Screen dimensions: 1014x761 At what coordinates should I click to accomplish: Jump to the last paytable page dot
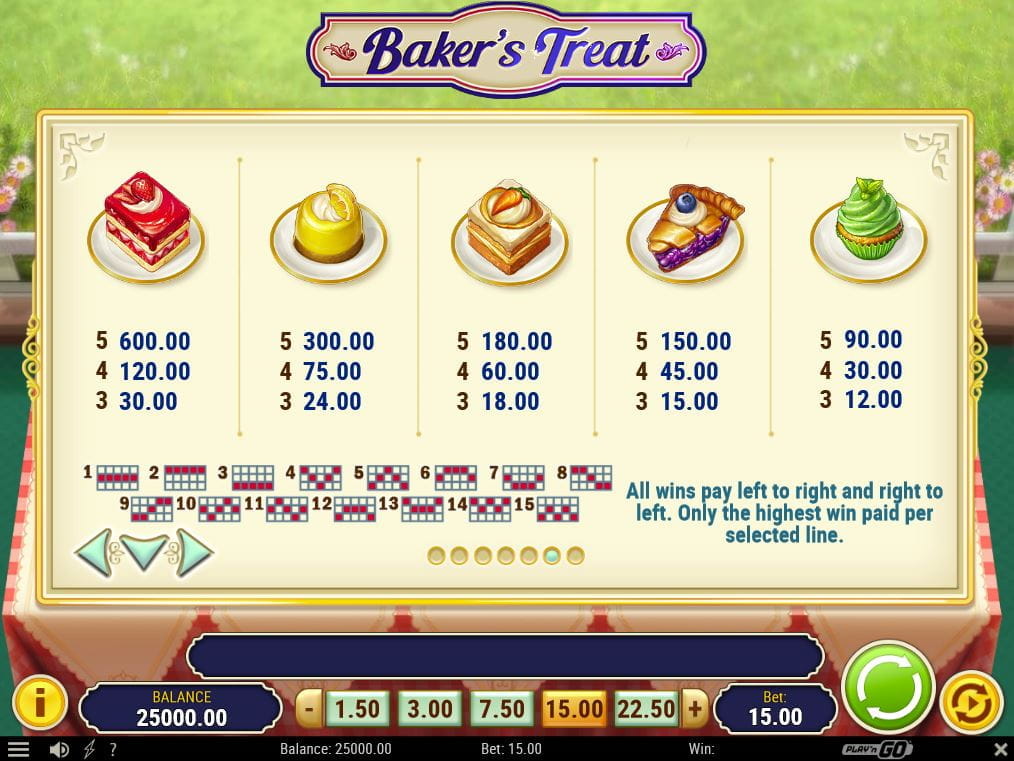(x=575, y=555)
